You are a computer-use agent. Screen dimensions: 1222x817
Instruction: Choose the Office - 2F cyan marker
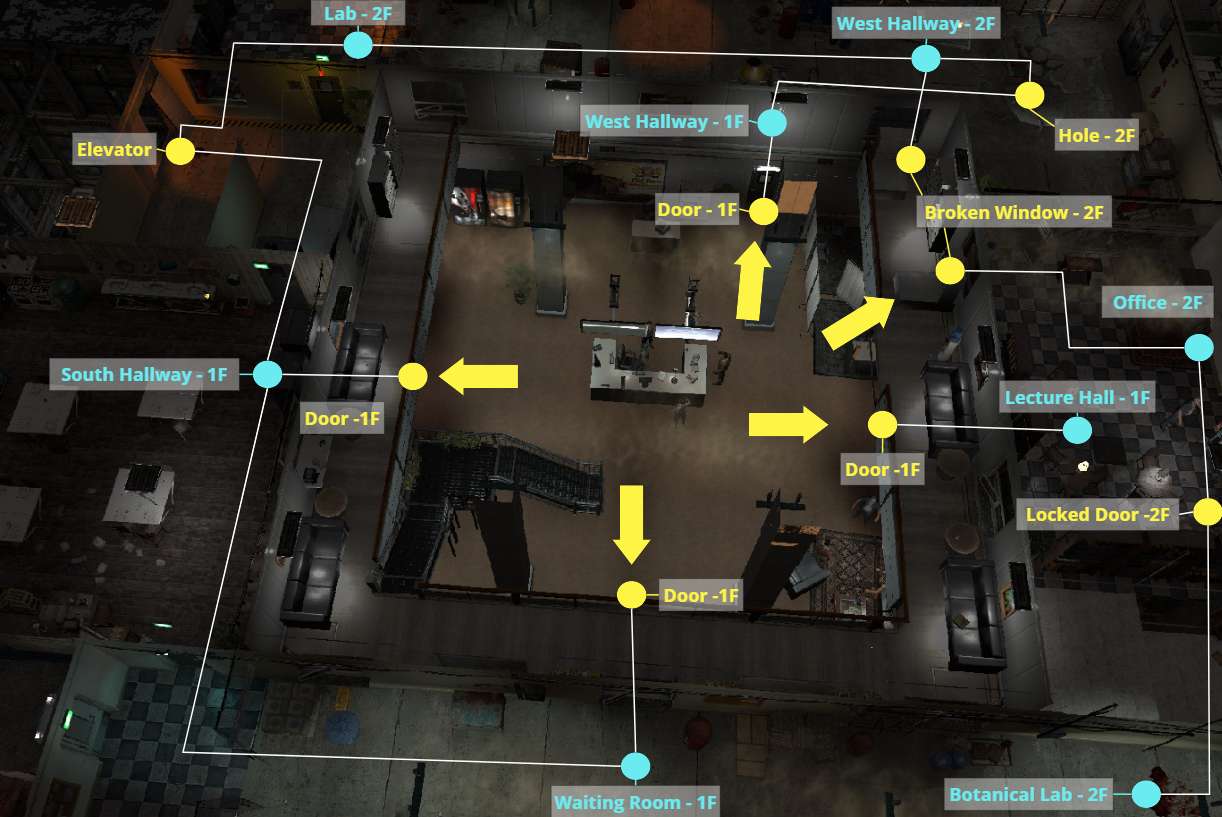pos(1197,347)
